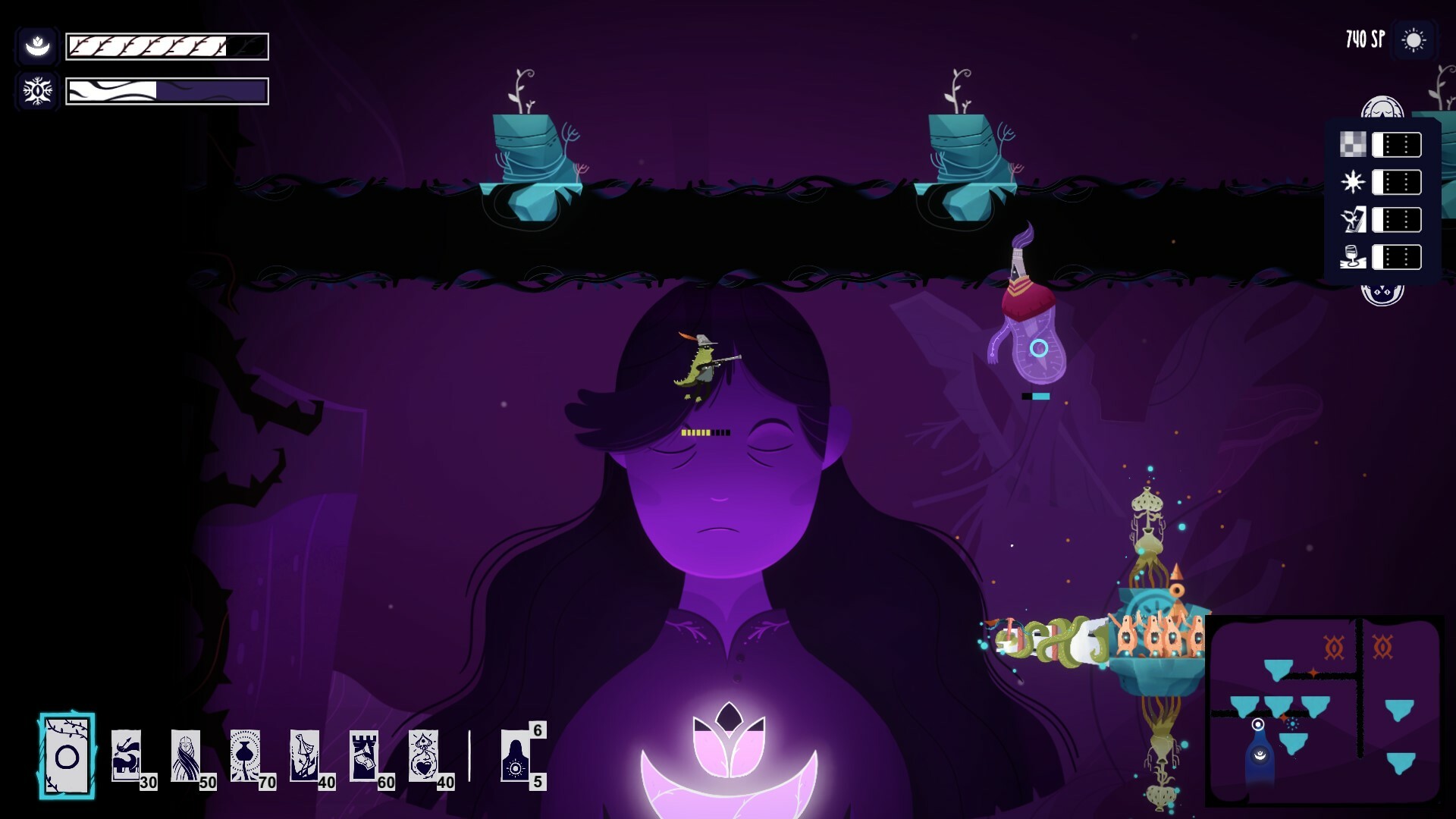This screenshot has height=819, width=1456.
Task: Select the sun icon beside the SP counter
Action: 1415,40
